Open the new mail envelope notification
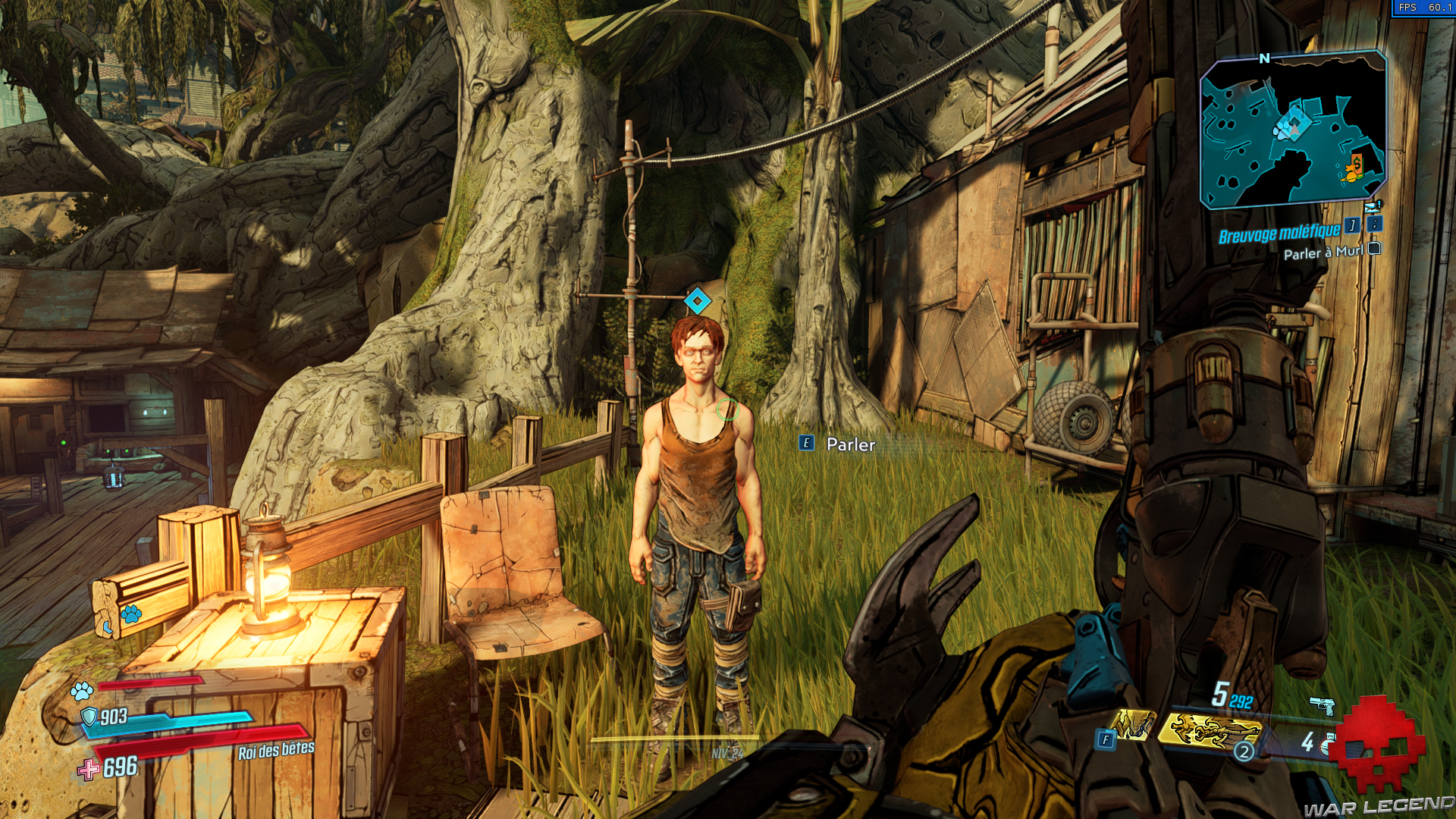This screenshot has width=1456, height=819. click(1372, 206)
